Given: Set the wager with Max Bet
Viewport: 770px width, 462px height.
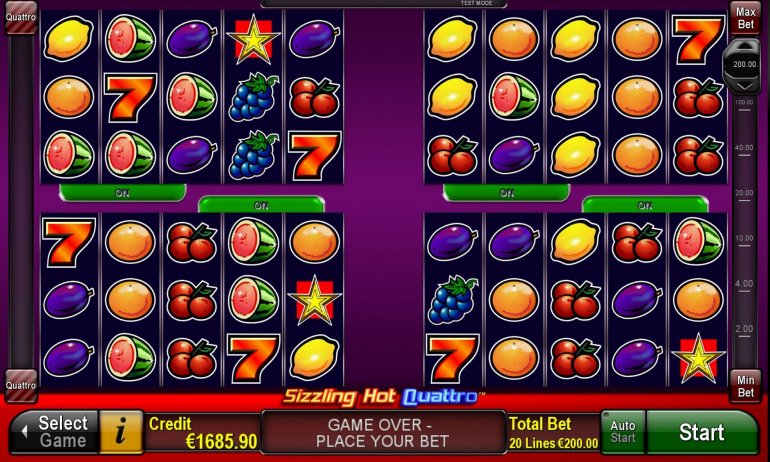Looking at the screenshot, I should pos(745,17).
